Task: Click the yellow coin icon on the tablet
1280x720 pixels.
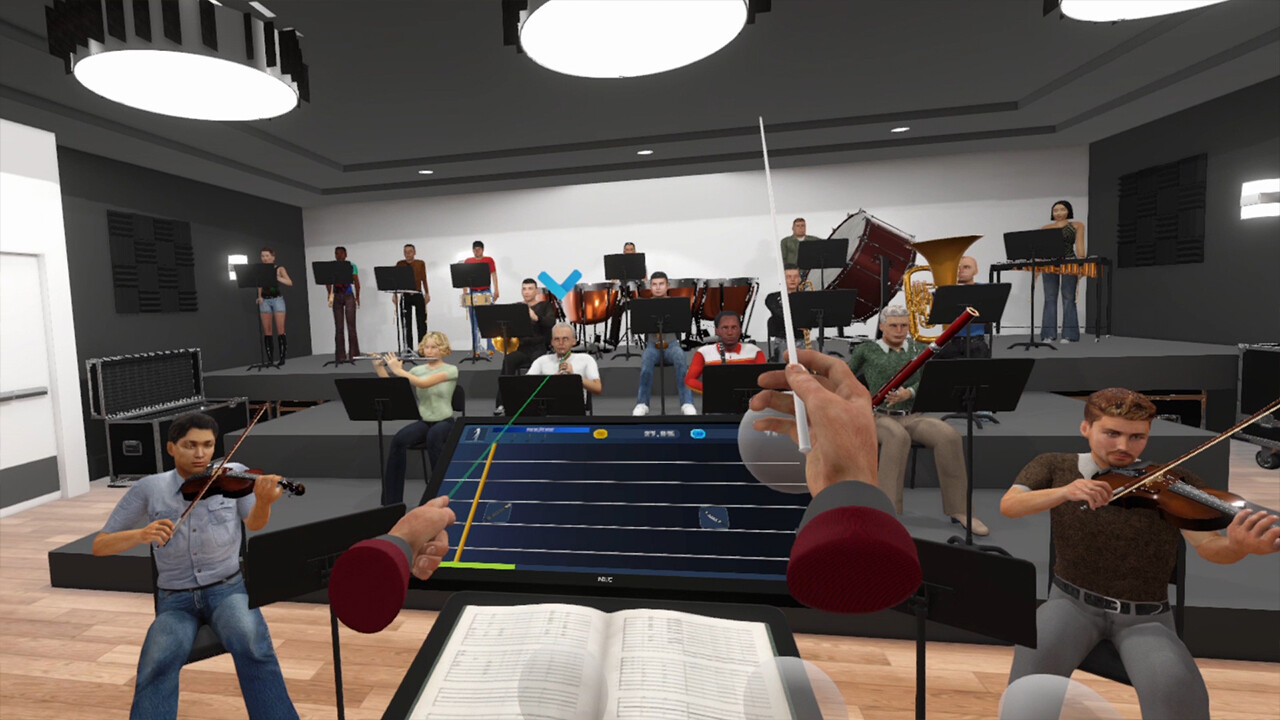Action: pos(600,433)
